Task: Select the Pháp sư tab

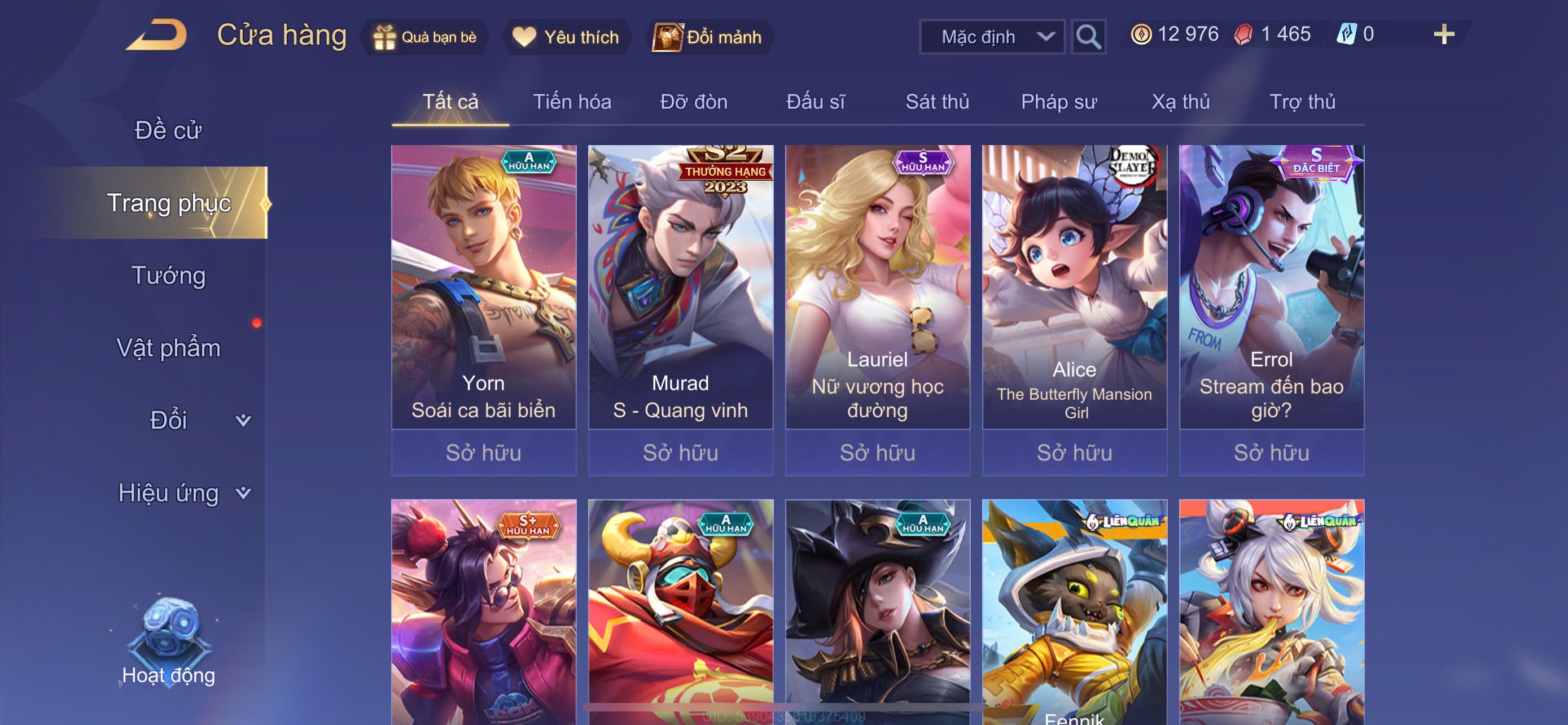Action: (1058, 102)
